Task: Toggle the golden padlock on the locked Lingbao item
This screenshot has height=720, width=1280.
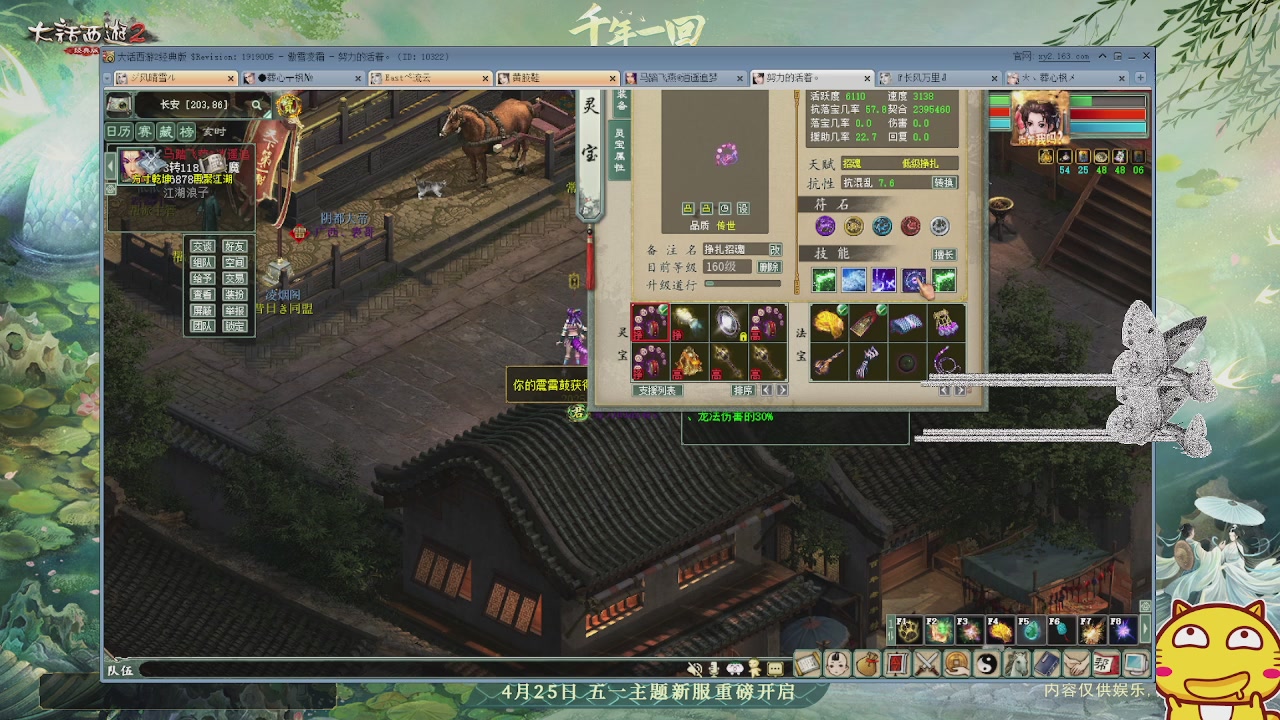Action: click(x=742, y=338)
